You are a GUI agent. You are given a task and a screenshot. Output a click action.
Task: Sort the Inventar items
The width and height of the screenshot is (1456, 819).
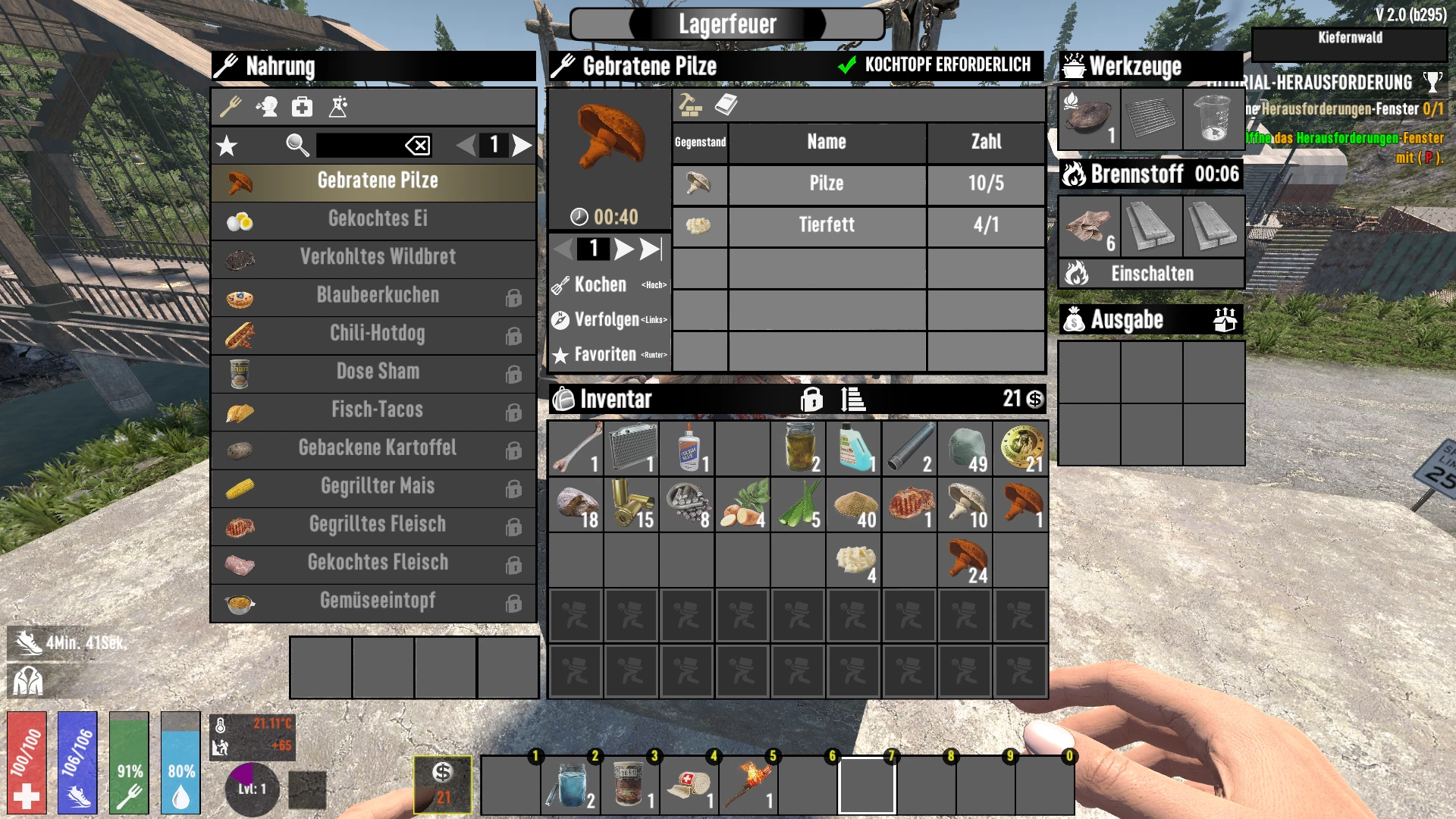click(x=853, y=399)
